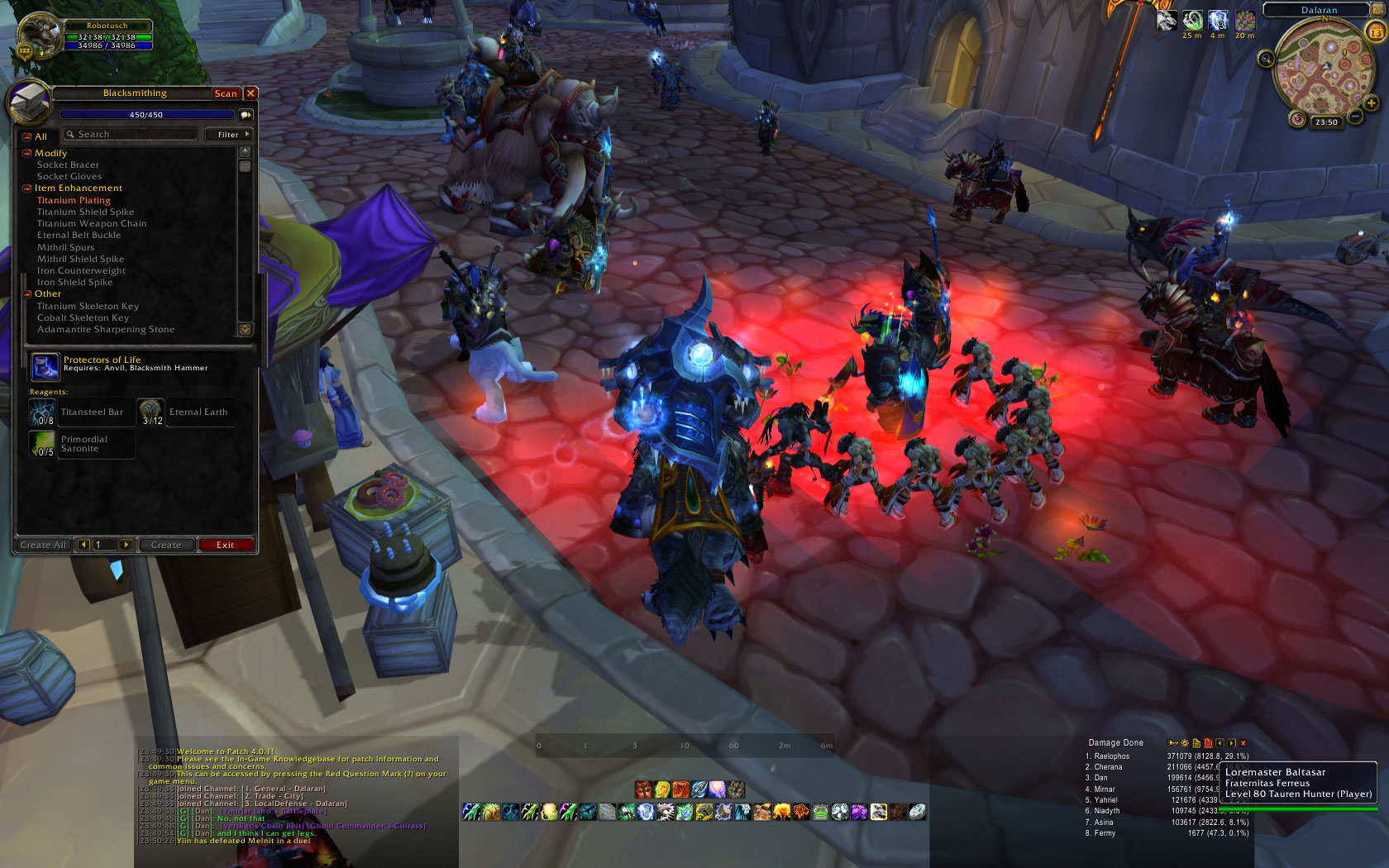Screen dimensions: 1389x868
Task: Click the Scan button in Blacksmithing
Action: point(225,93)
